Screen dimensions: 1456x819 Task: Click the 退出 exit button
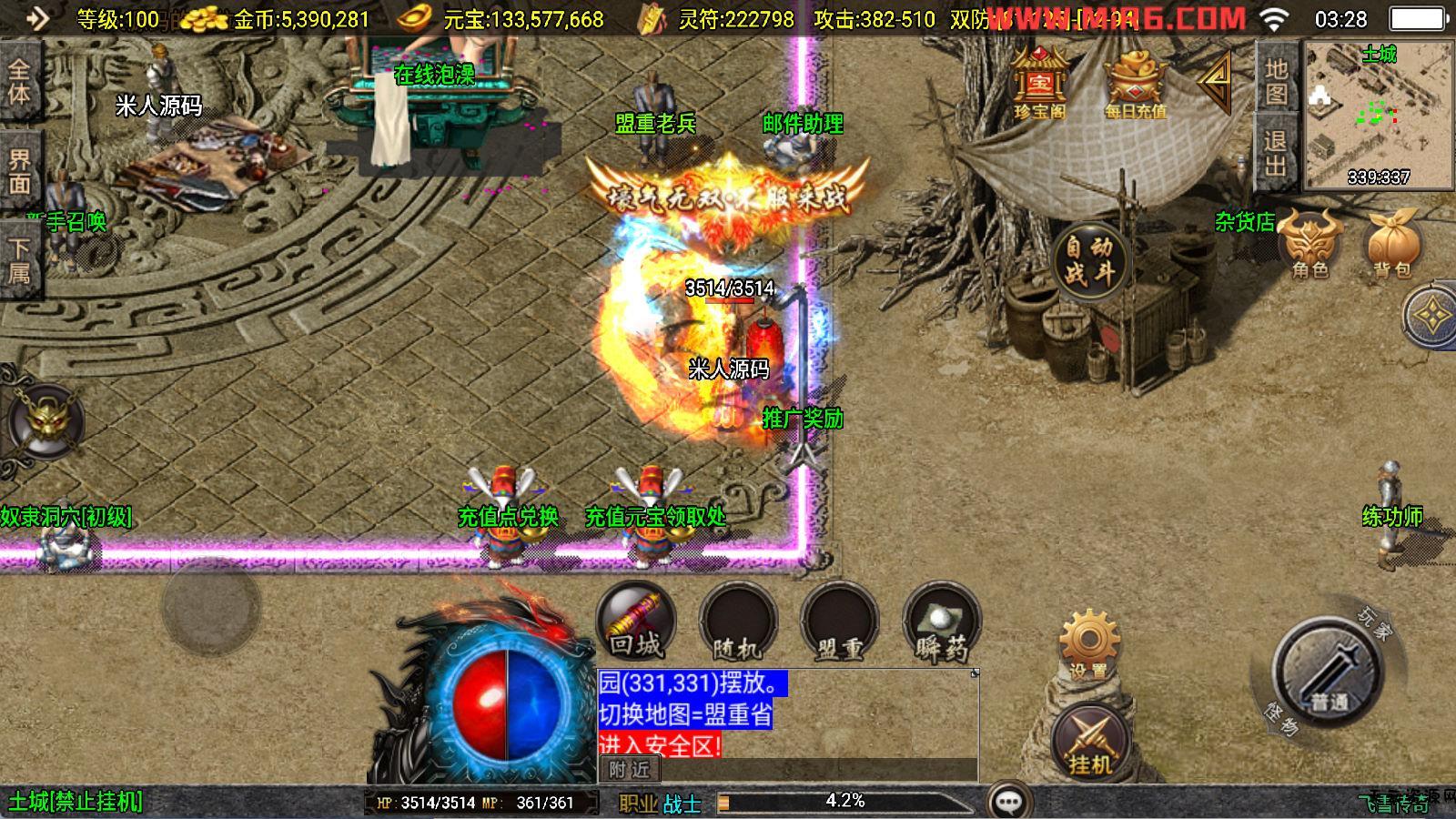coord(1276,153)
